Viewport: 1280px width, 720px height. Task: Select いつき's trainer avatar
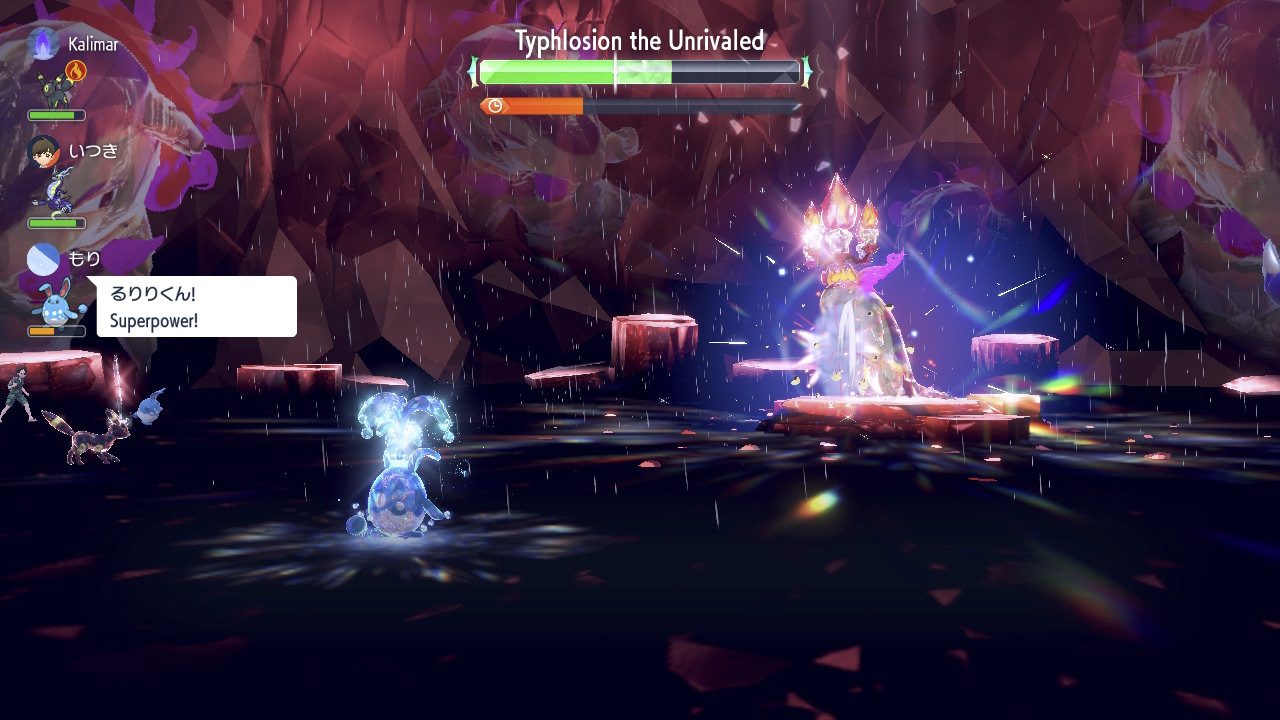[43, 151]
